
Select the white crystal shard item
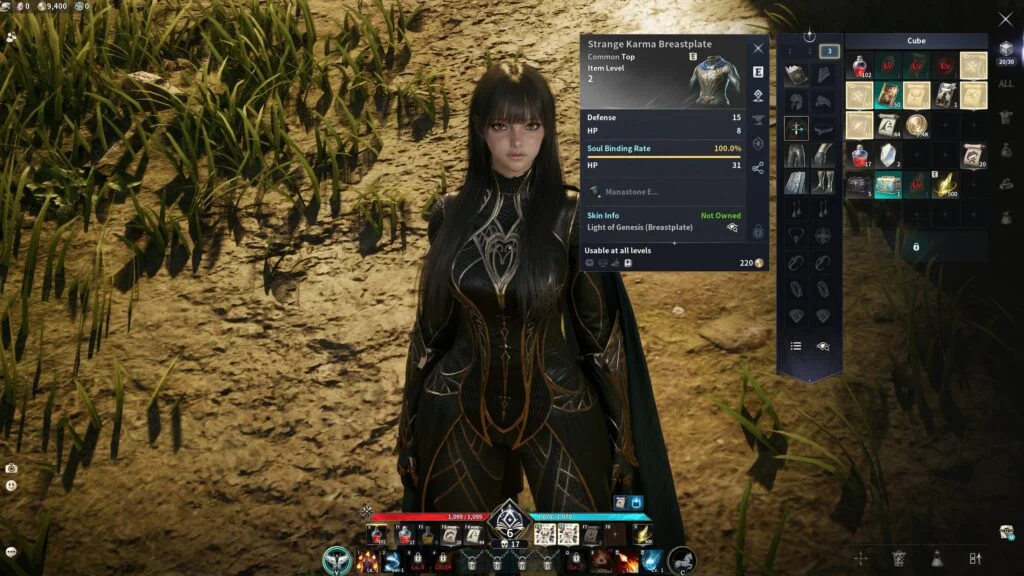(x=887, y=155)
